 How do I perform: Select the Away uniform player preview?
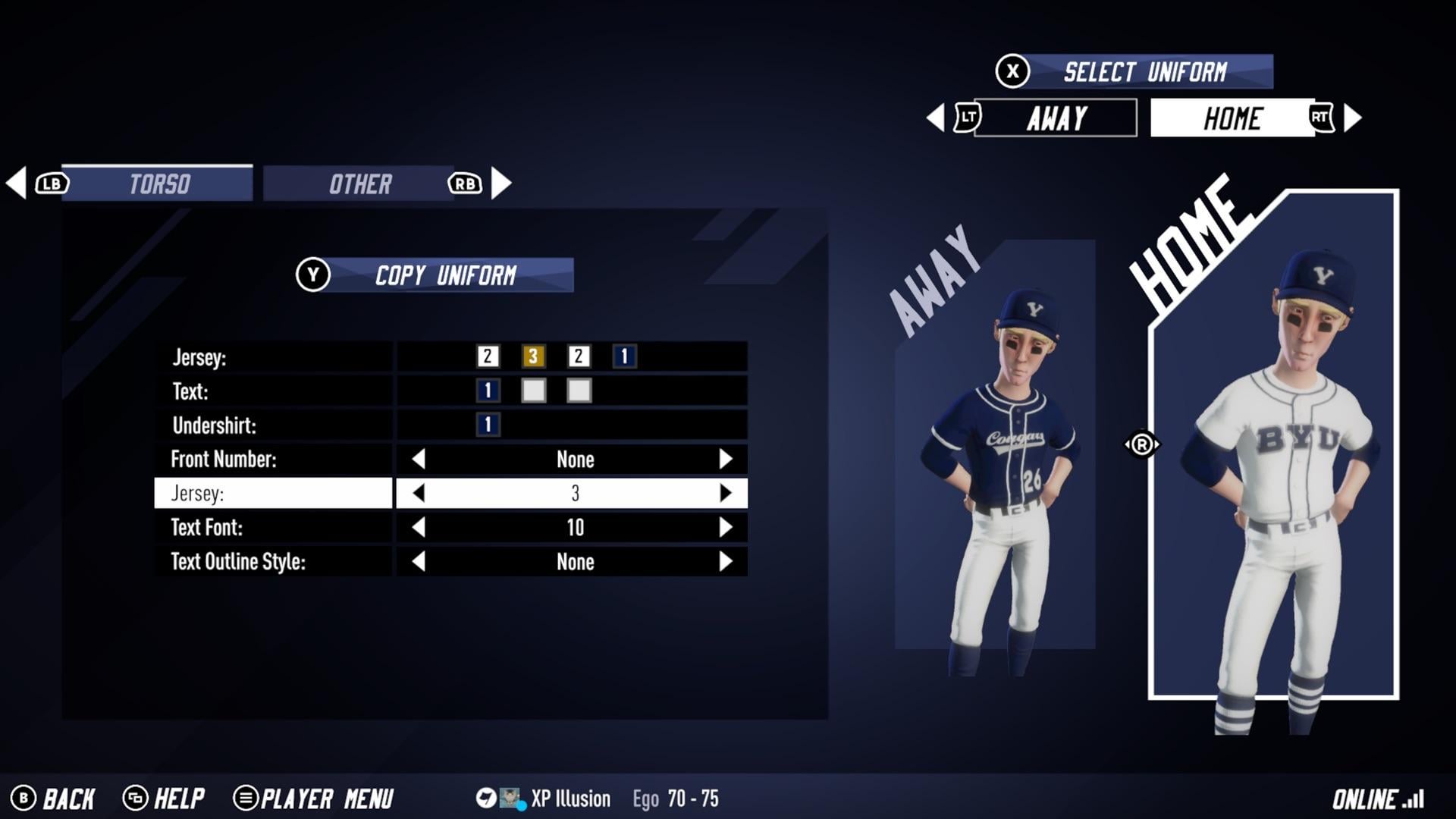tap(995, 470)
